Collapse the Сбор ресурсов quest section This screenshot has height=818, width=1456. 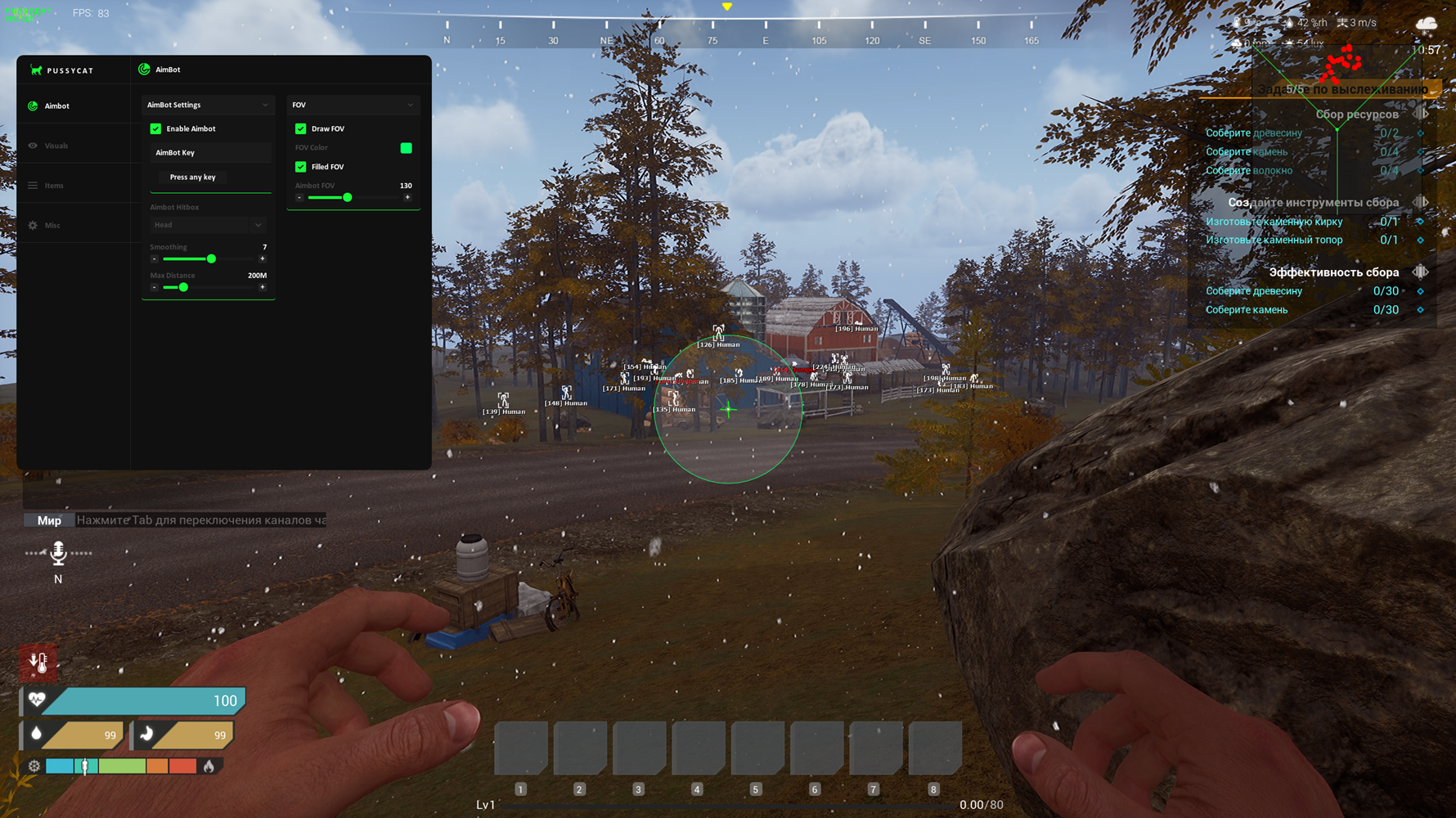(x=1420, y=115)
